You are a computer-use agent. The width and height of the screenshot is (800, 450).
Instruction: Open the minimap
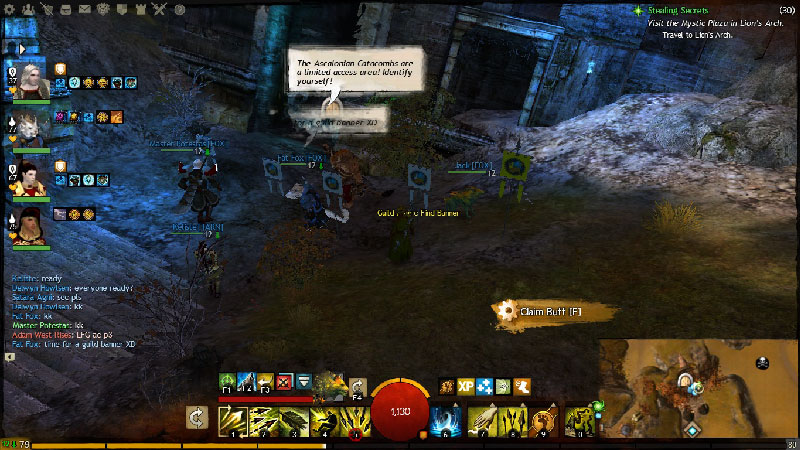700,390
